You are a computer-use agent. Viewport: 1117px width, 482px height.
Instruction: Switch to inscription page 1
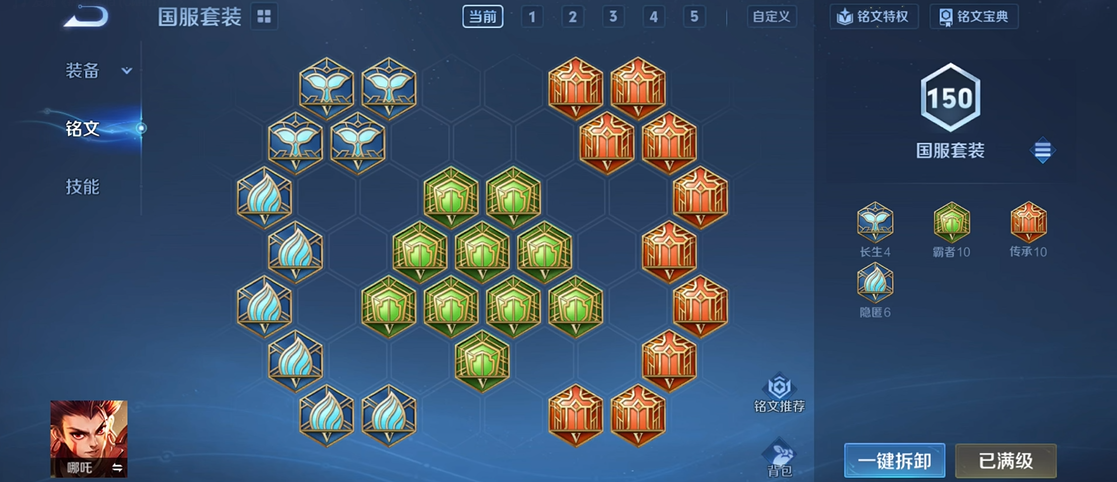(x=532, y=17)
